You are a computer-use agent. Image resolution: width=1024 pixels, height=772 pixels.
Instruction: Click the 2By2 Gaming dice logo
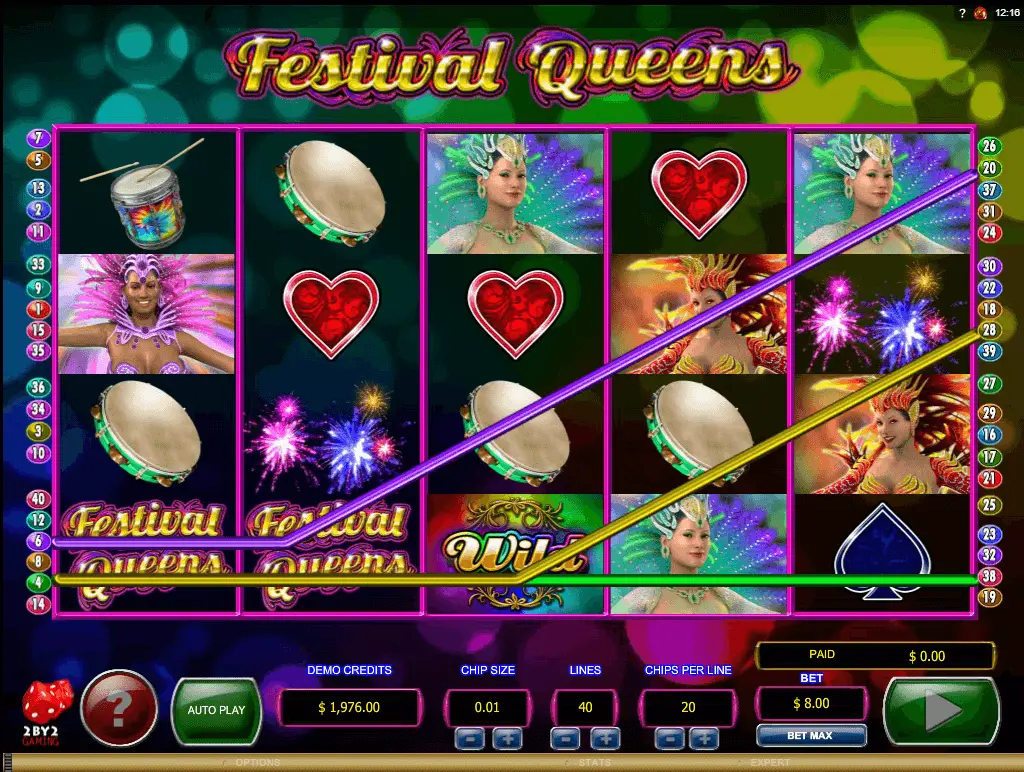pyautogui.click(x=47, y=709)
